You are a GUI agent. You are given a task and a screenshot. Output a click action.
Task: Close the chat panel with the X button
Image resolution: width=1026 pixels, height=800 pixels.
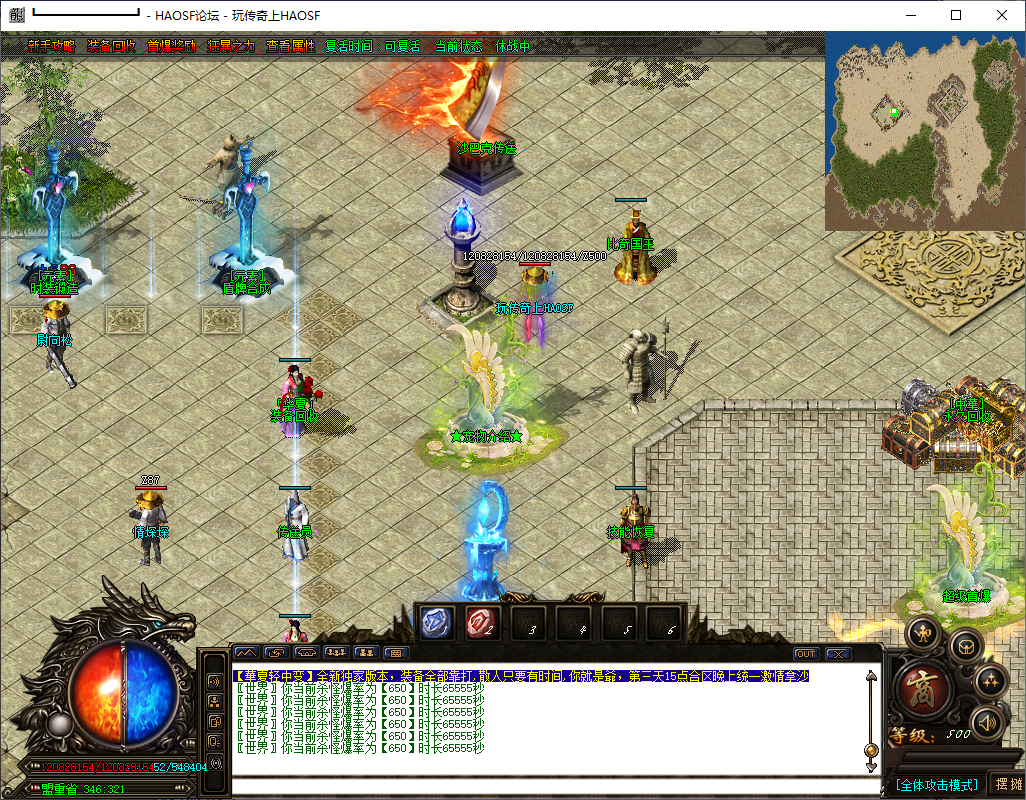837,654
